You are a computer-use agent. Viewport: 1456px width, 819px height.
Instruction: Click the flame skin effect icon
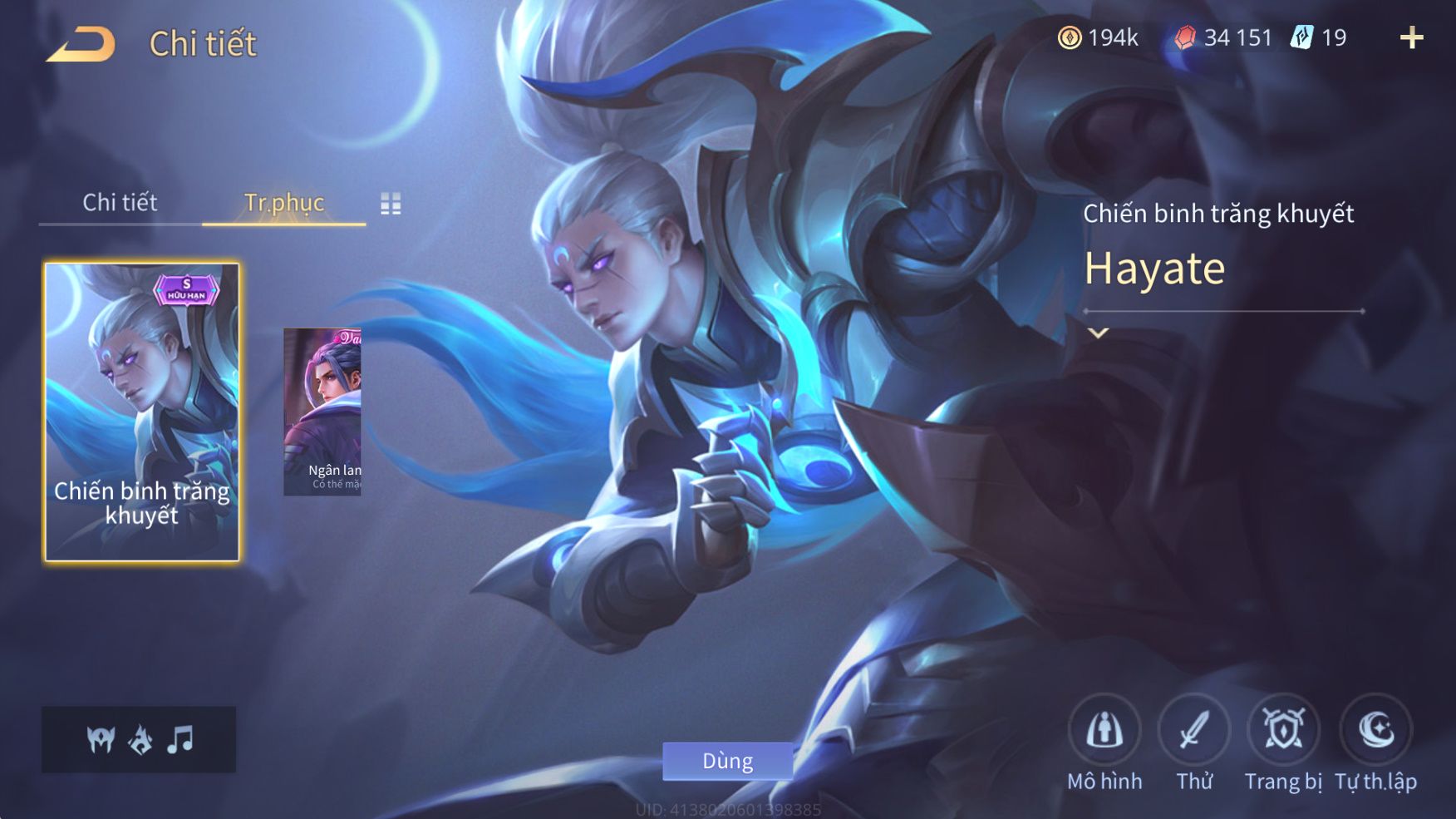tap(140, 738)
